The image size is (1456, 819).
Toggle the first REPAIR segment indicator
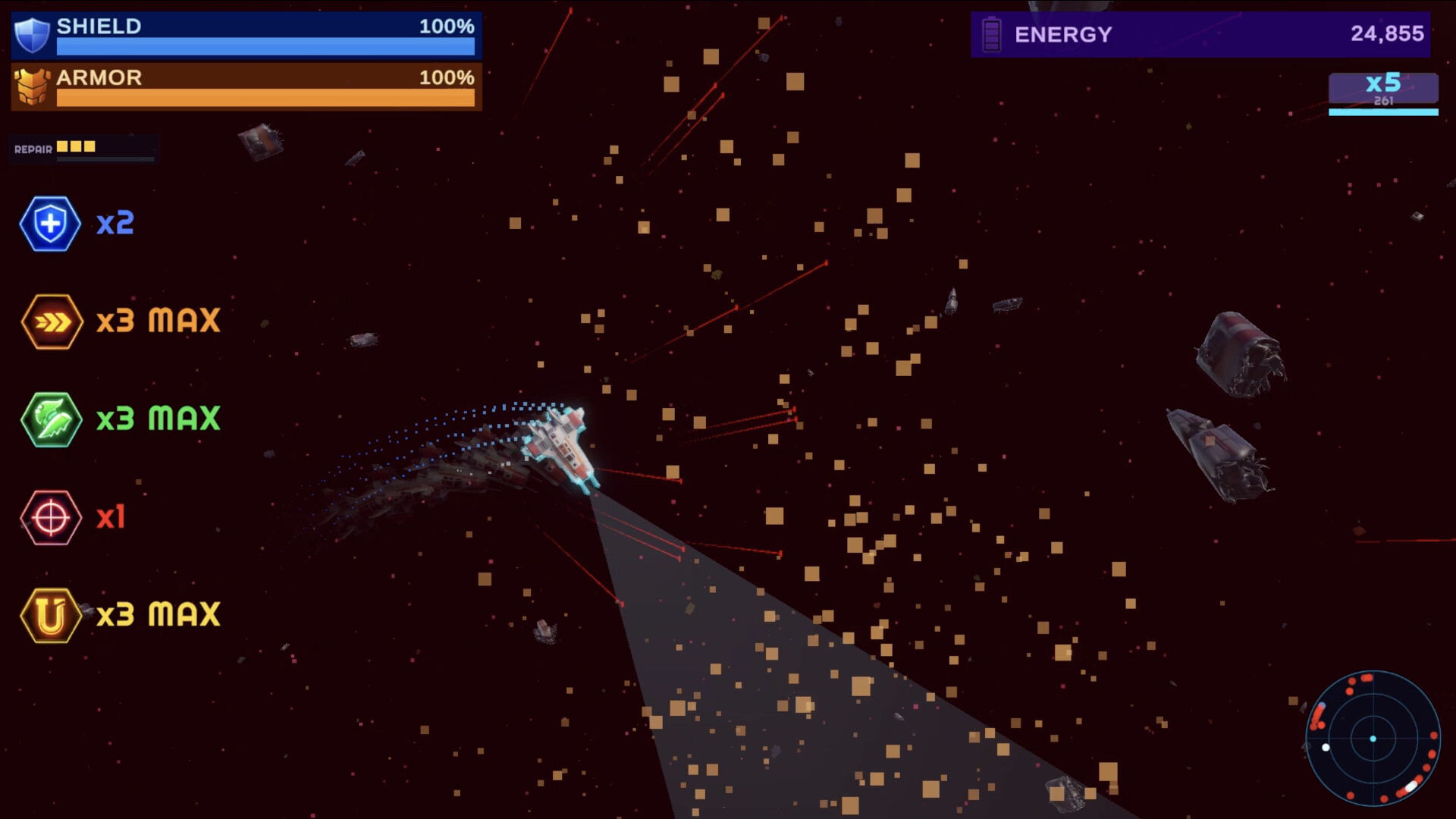pos(63,146)
